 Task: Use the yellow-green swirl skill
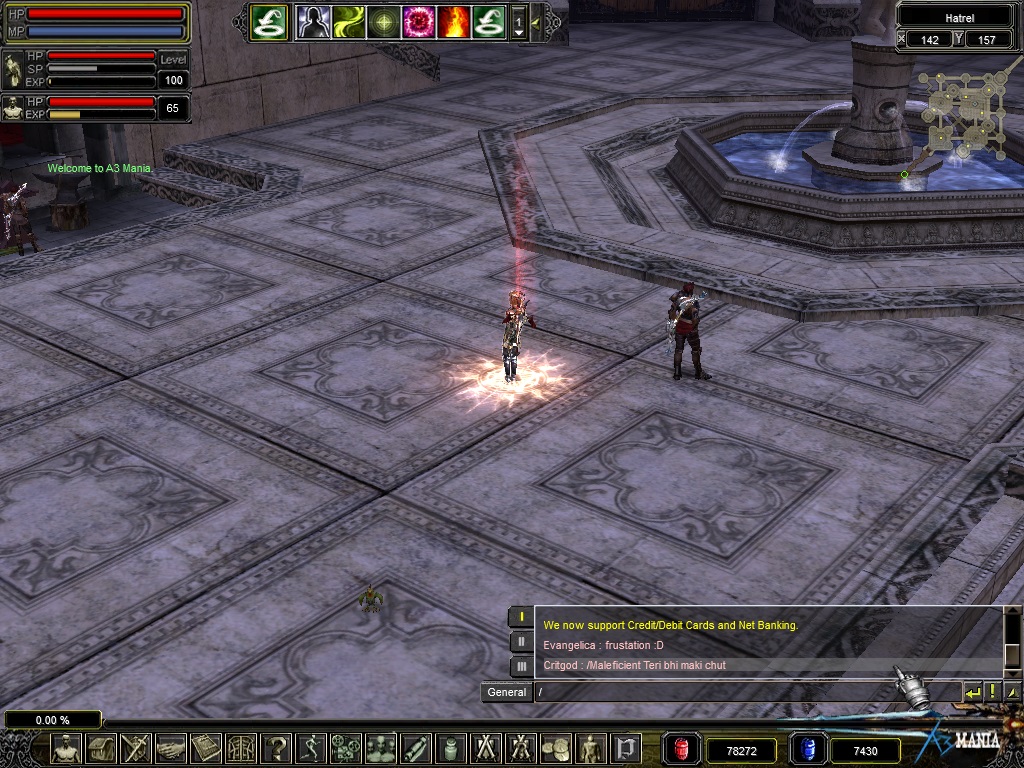point(349,21)
